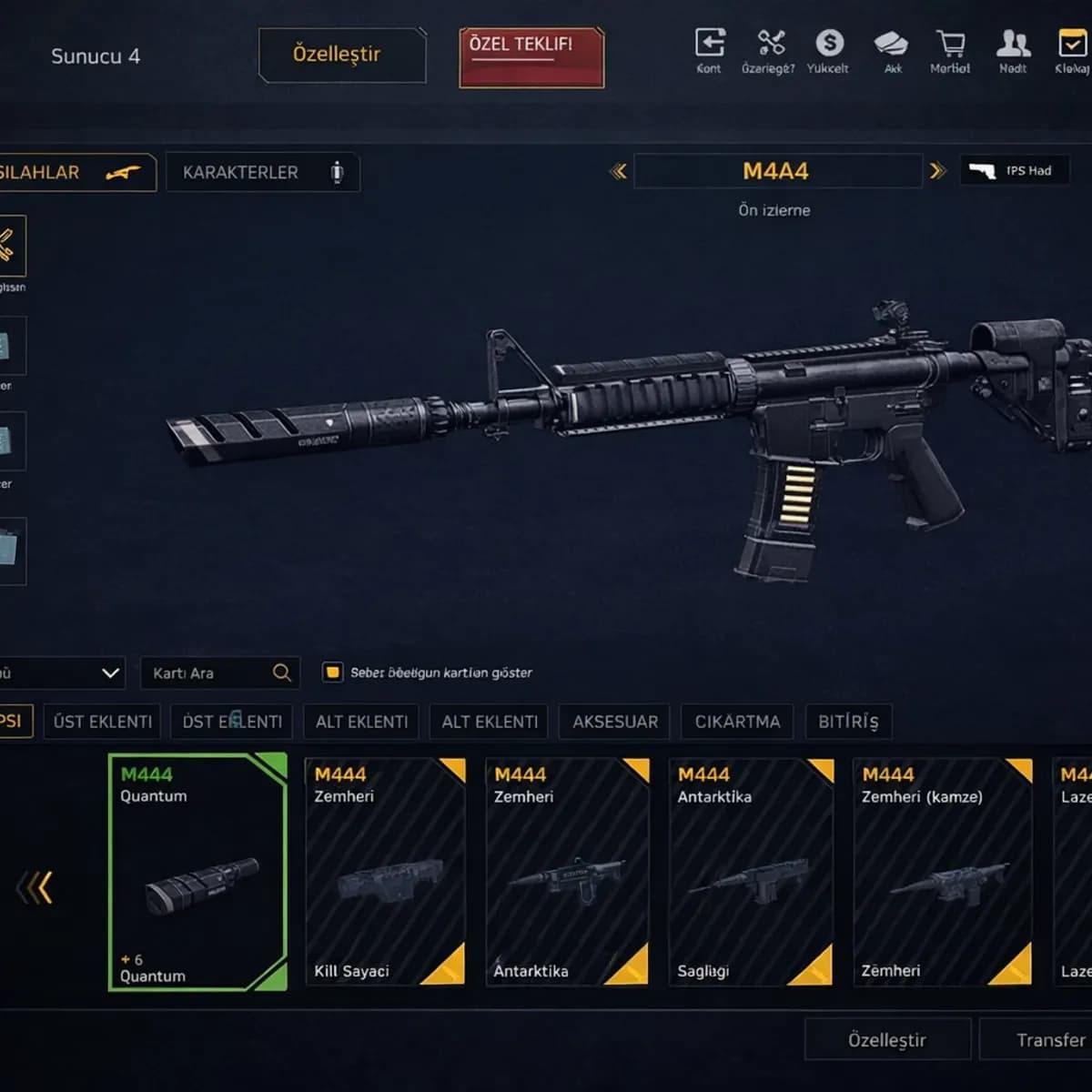Click the FPS Had pistol button
Screen dimensions: 1092x1092
coord(1014,170)
